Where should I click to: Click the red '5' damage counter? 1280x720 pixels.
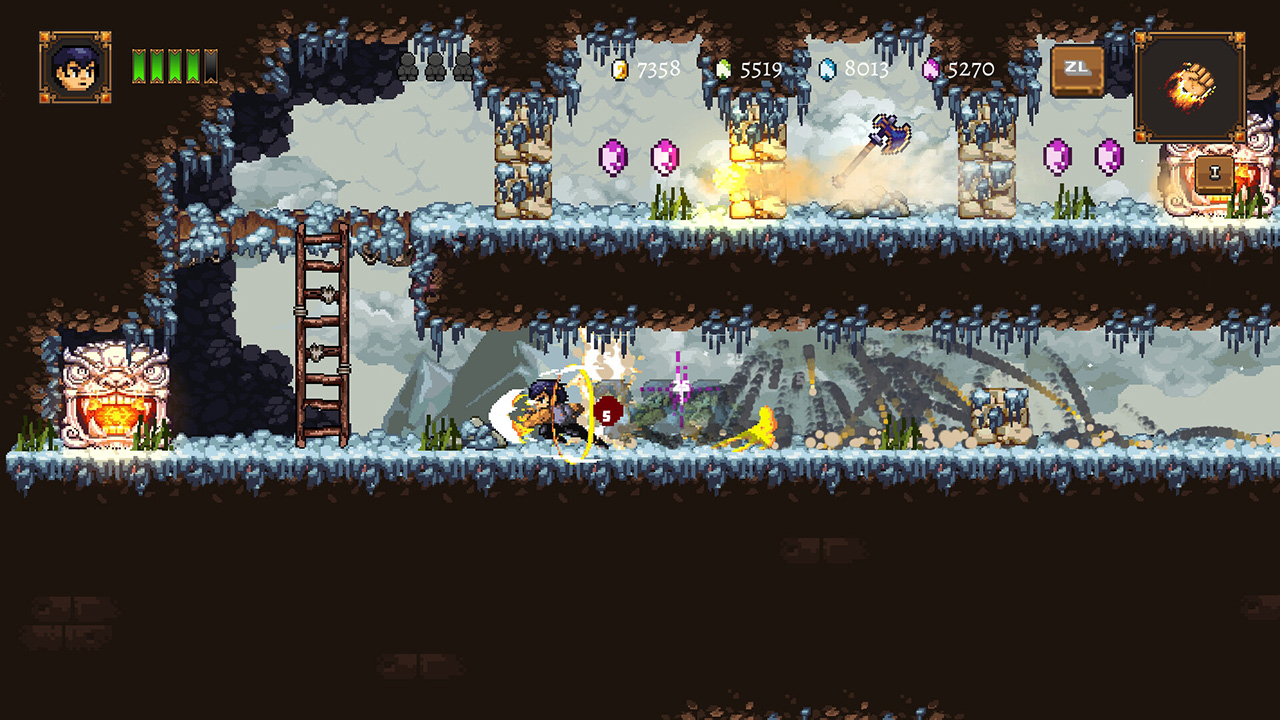606,412
